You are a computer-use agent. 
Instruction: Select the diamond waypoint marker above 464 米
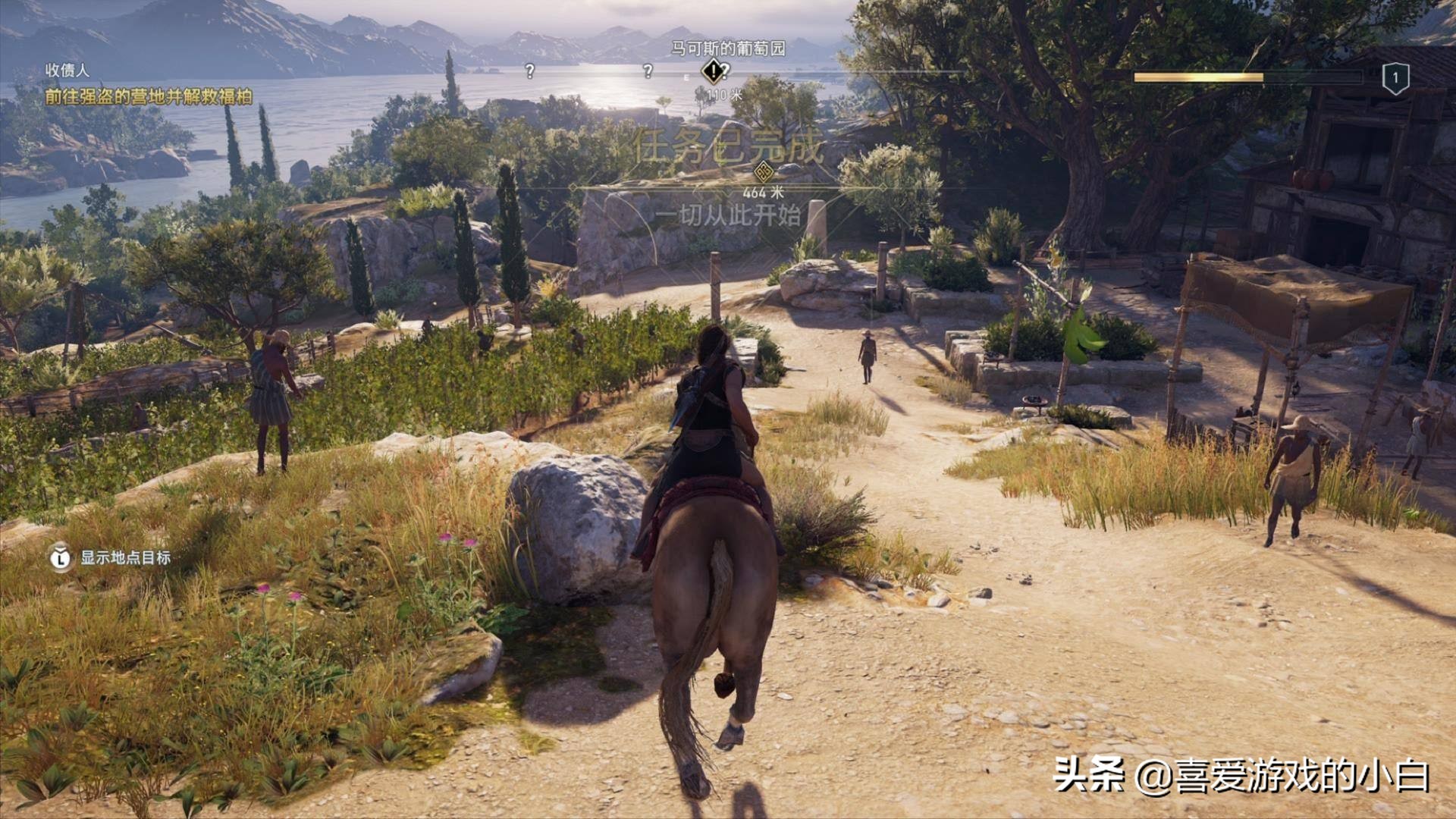(764, 170)
